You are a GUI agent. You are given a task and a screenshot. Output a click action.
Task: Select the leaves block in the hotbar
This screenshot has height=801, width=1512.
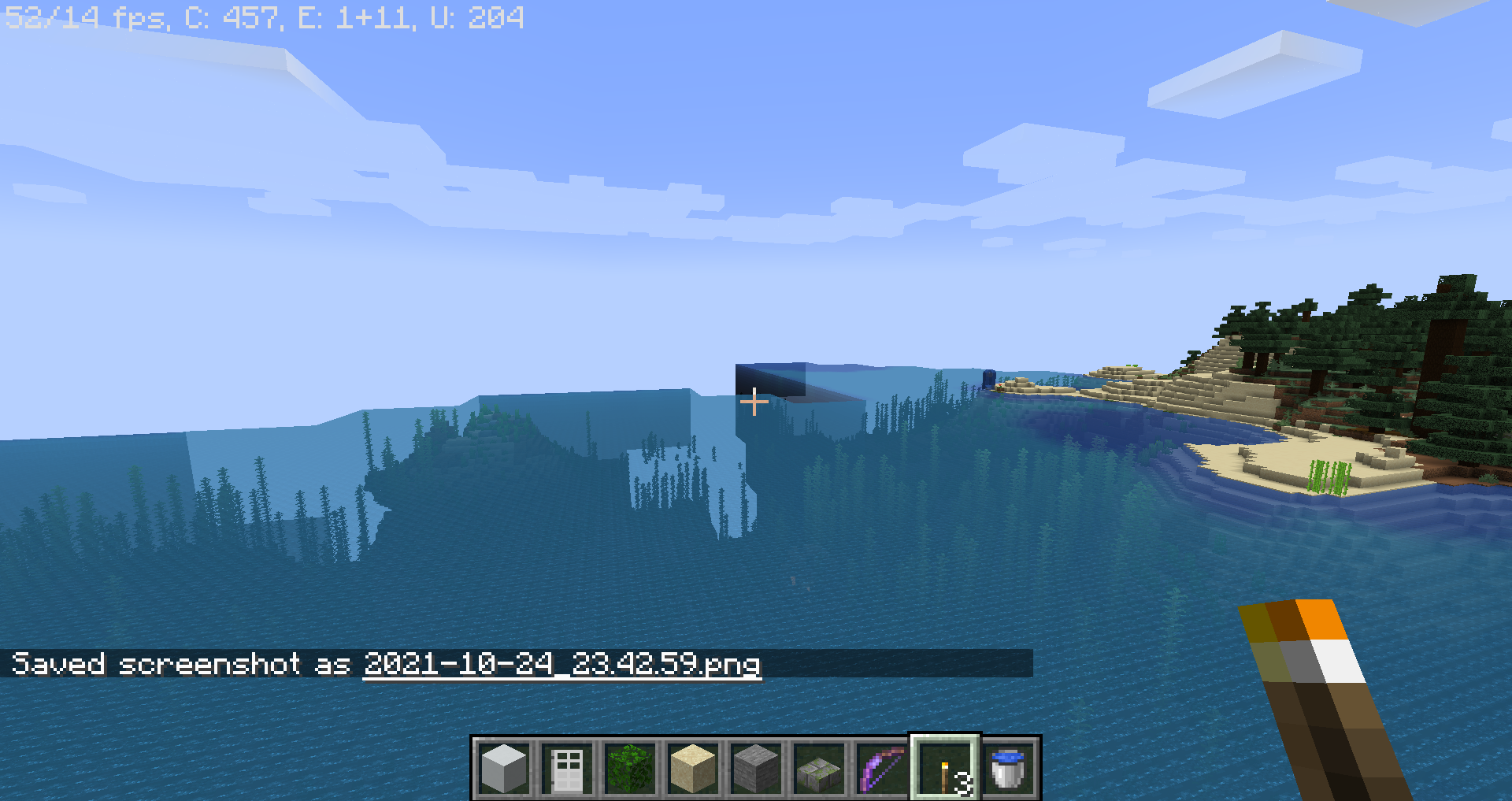pyautogui.click(x=630, y=768)
